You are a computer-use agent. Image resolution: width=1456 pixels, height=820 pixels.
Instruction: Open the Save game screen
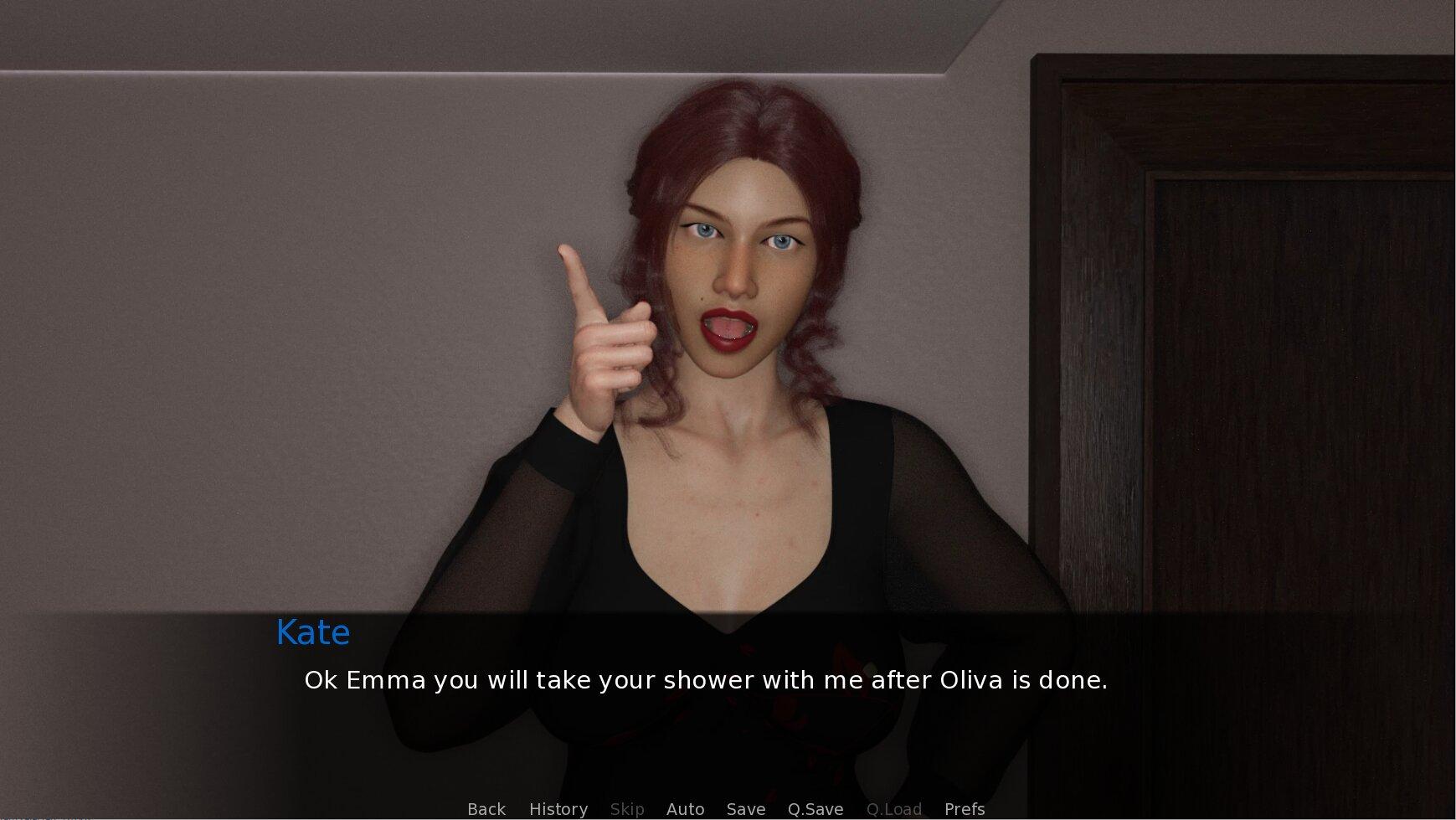tap(746, 809)
